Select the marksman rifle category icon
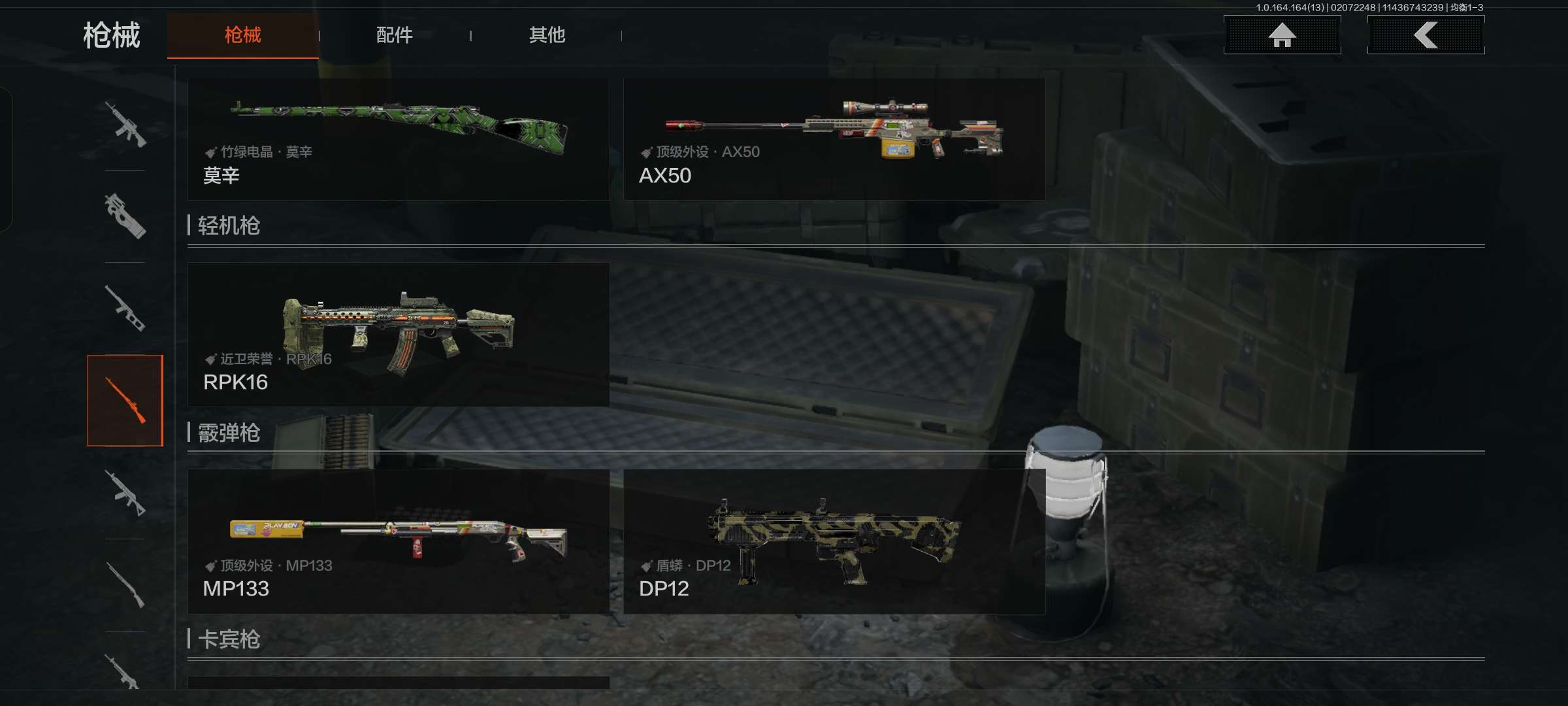The image size is (1568, 706). click(125, 309)
